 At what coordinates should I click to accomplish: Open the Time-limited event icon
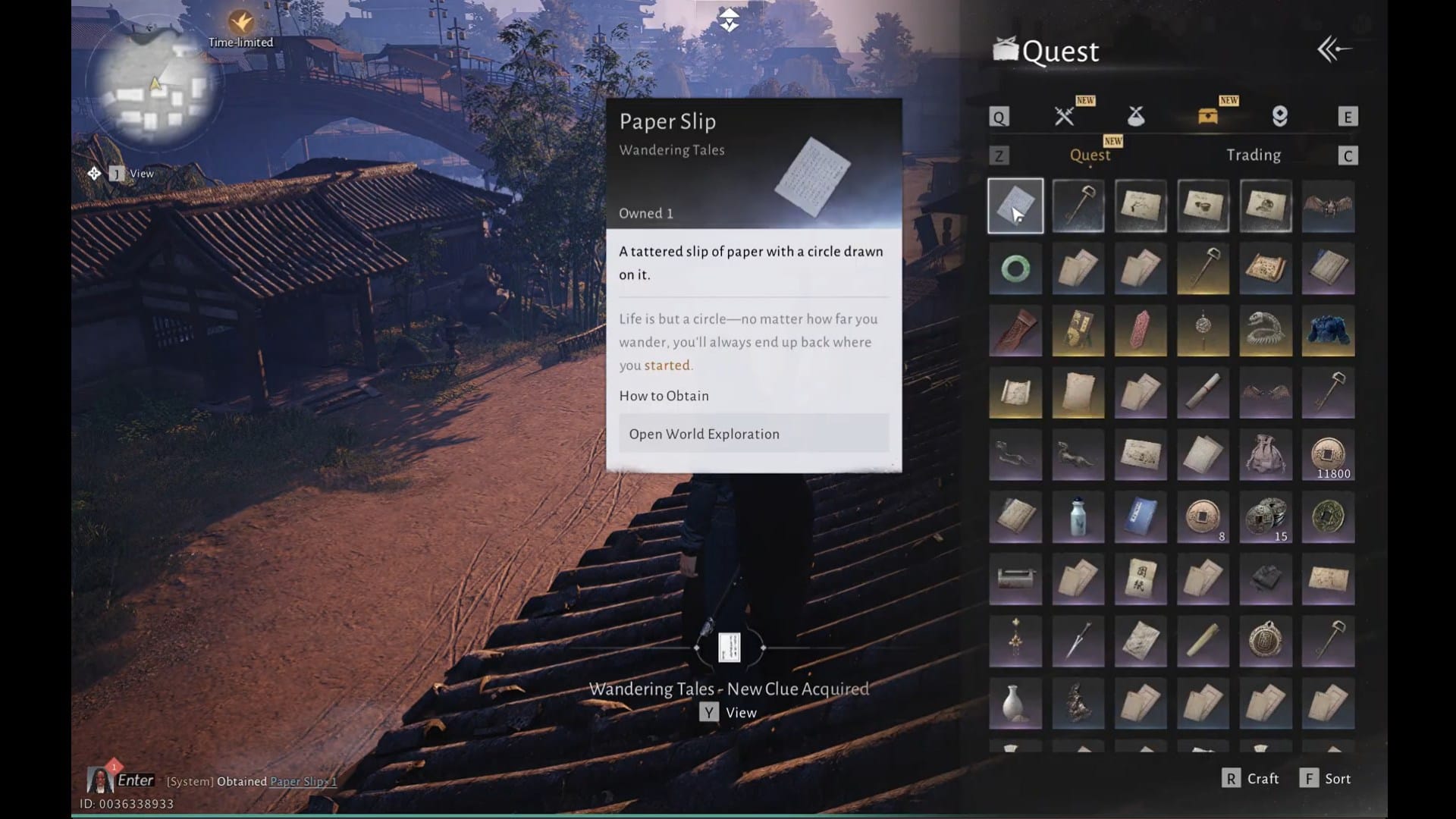point(240,24)
